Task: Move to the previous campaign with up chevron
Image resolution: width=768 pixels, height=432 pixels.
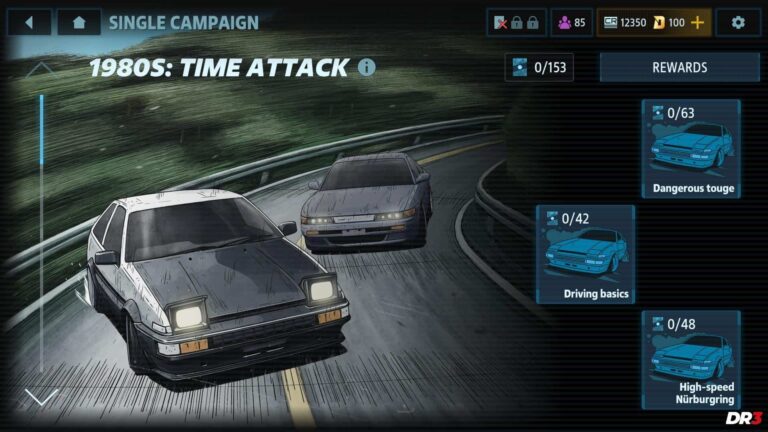Action: [x=41, y=69]
